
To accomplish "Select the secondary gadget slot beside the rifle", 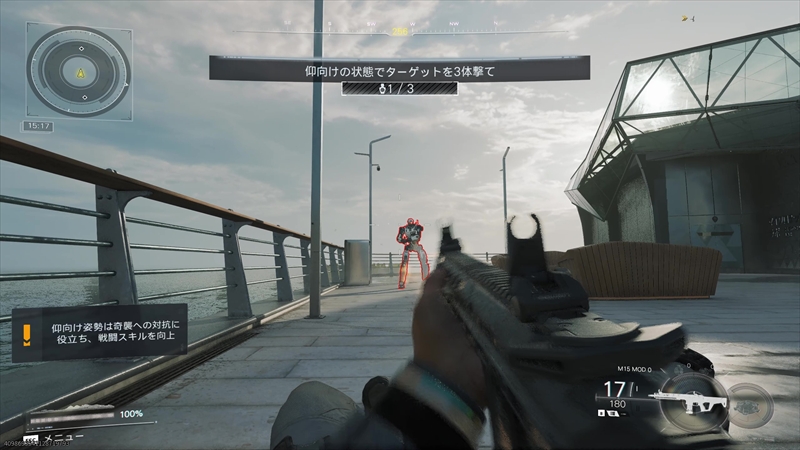I will point(750,405).
